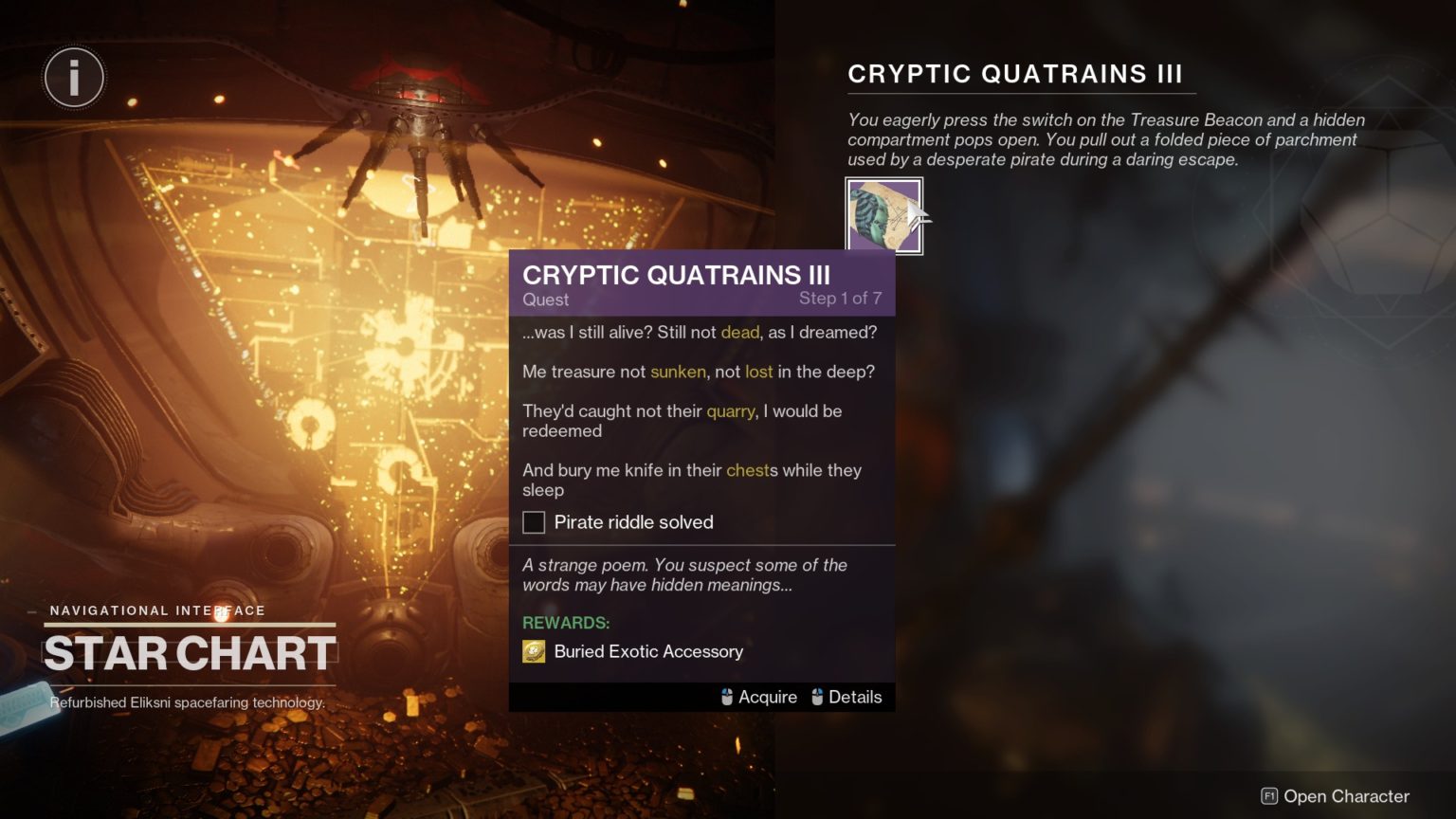
Task: Click the highlighted word quarry
Action: click(732, 411)
